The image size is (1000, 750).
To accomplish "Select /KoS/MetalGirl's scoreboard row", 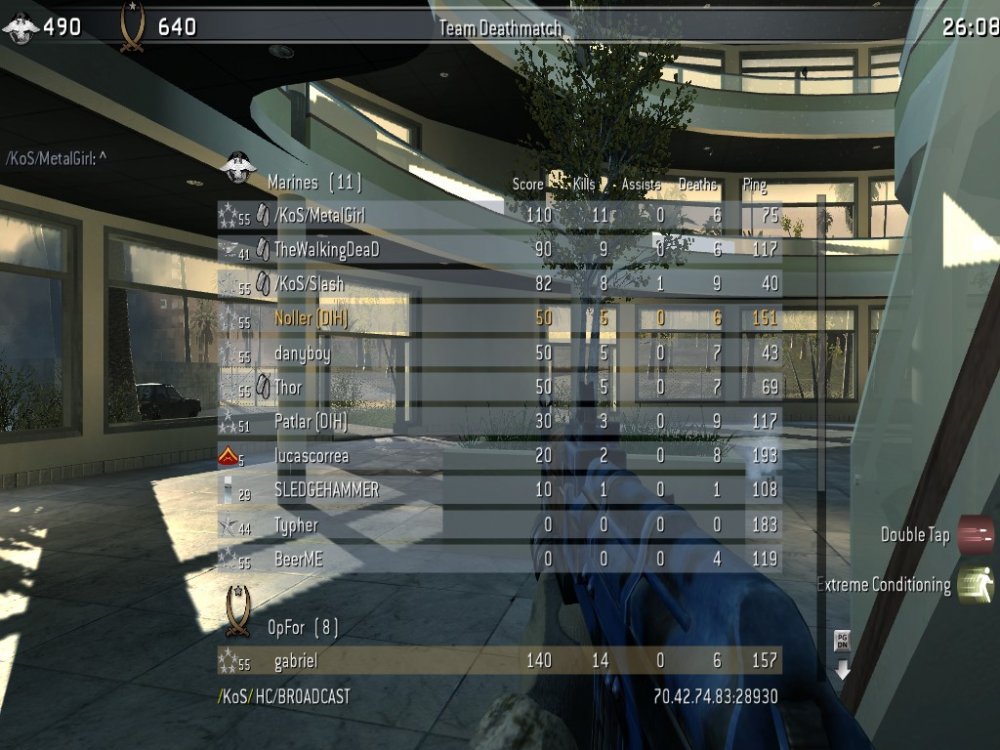I will click(500, 215).
